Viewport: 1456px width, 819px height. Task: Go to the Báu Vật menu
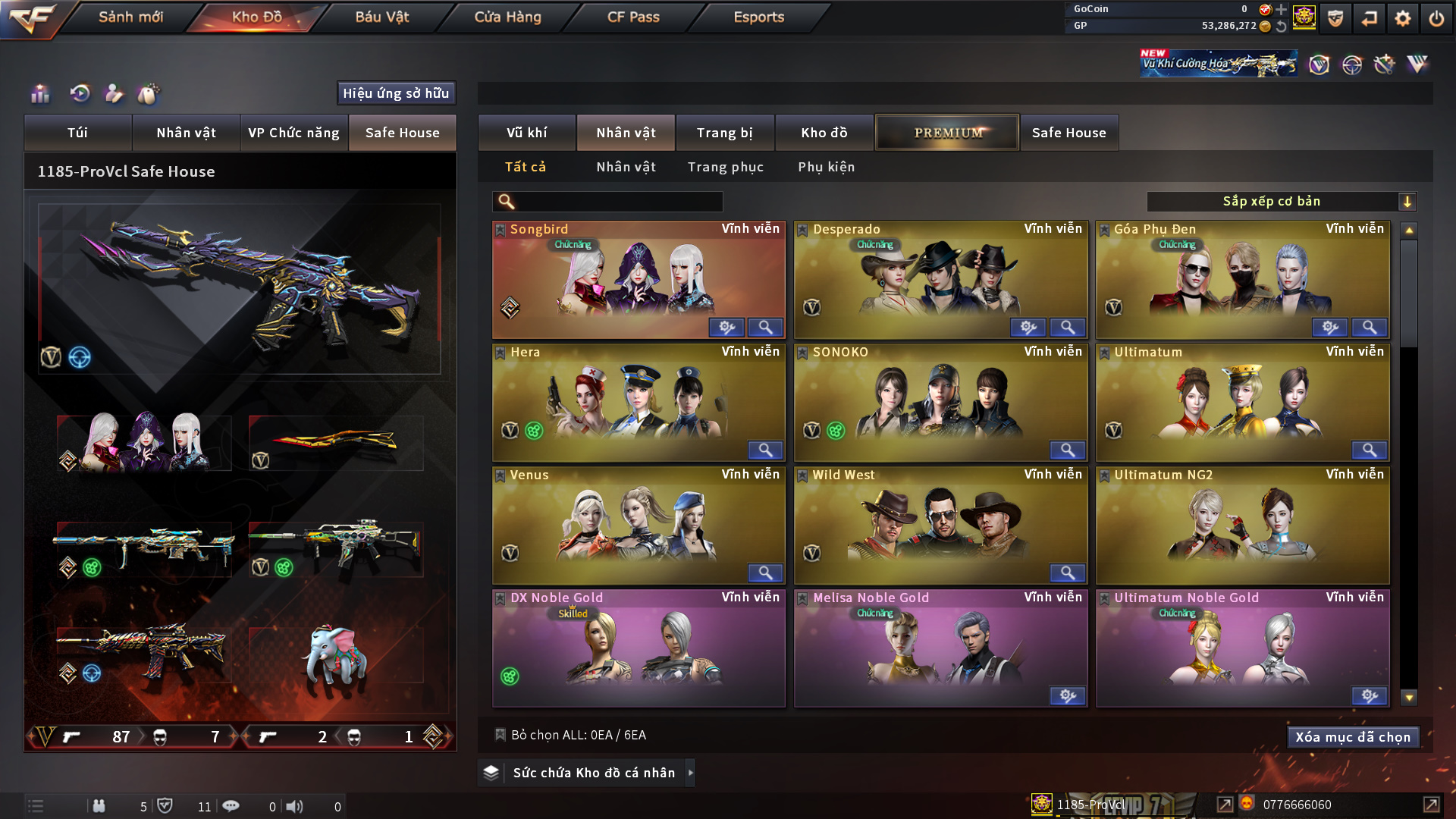pos(381,17)
